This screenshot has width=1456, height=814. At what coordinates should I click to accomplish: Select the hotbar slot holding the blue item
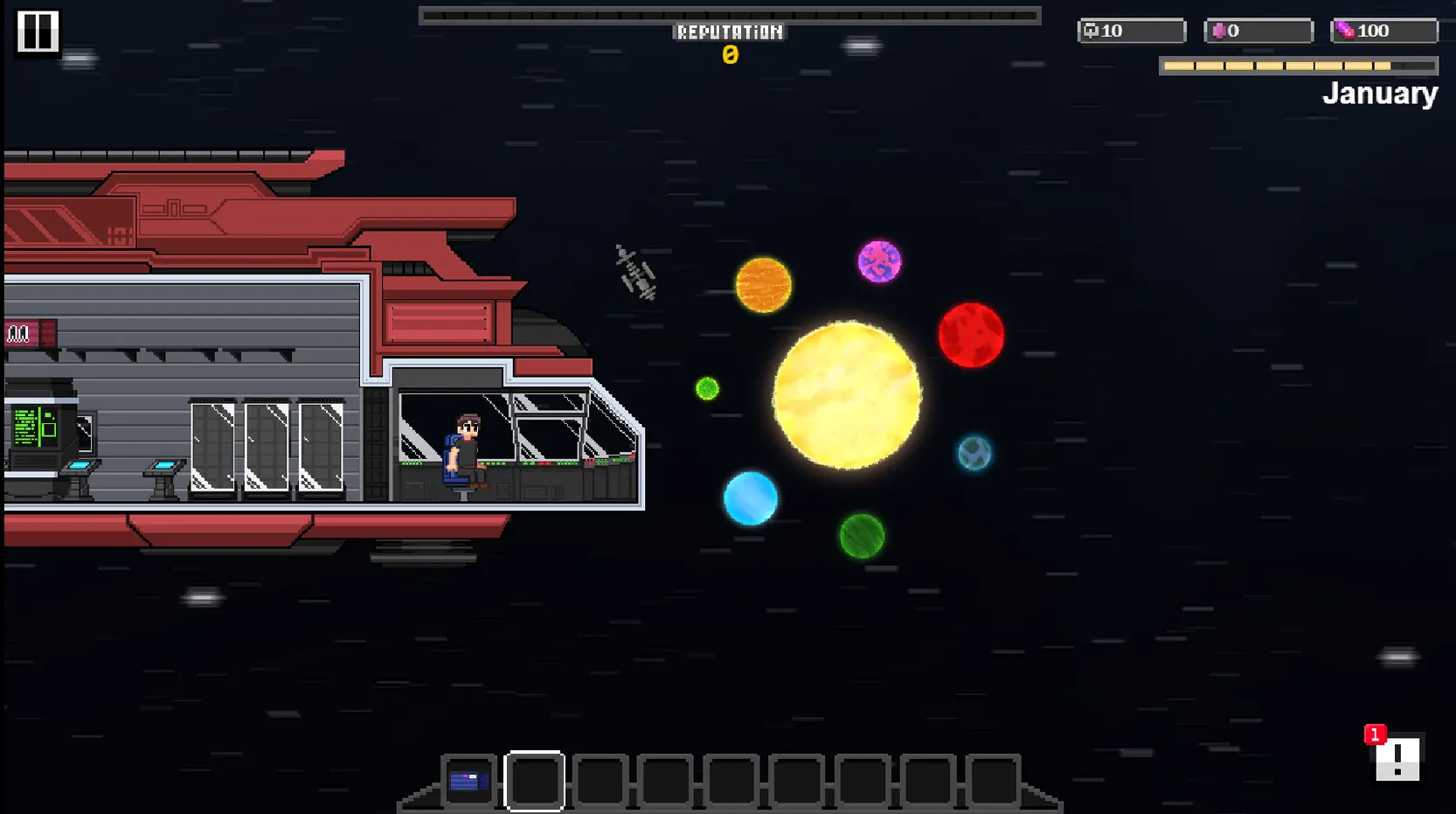(468, 781)
